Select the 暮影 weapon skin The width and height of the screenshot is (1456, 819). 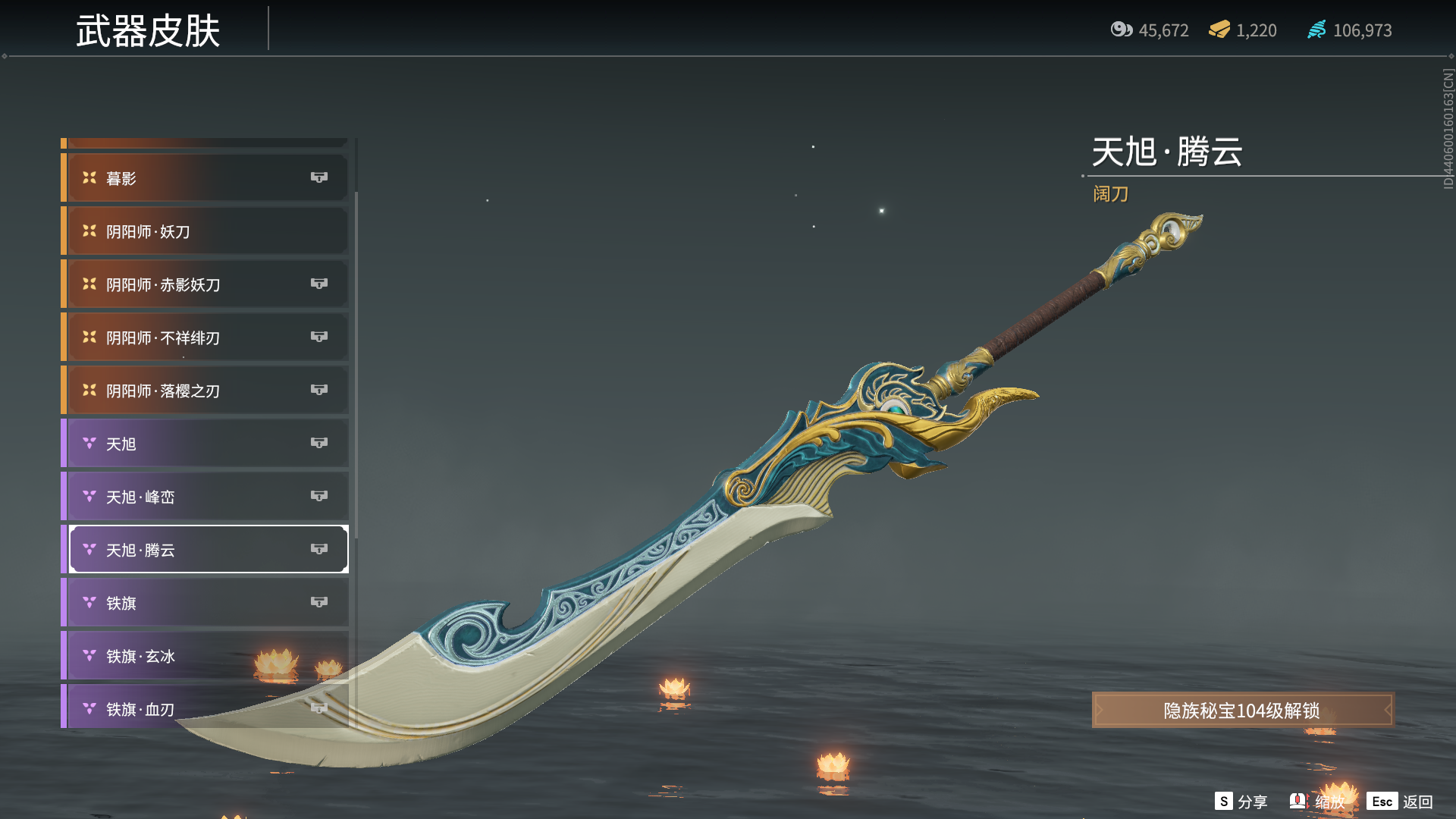(x=206, y=178)
